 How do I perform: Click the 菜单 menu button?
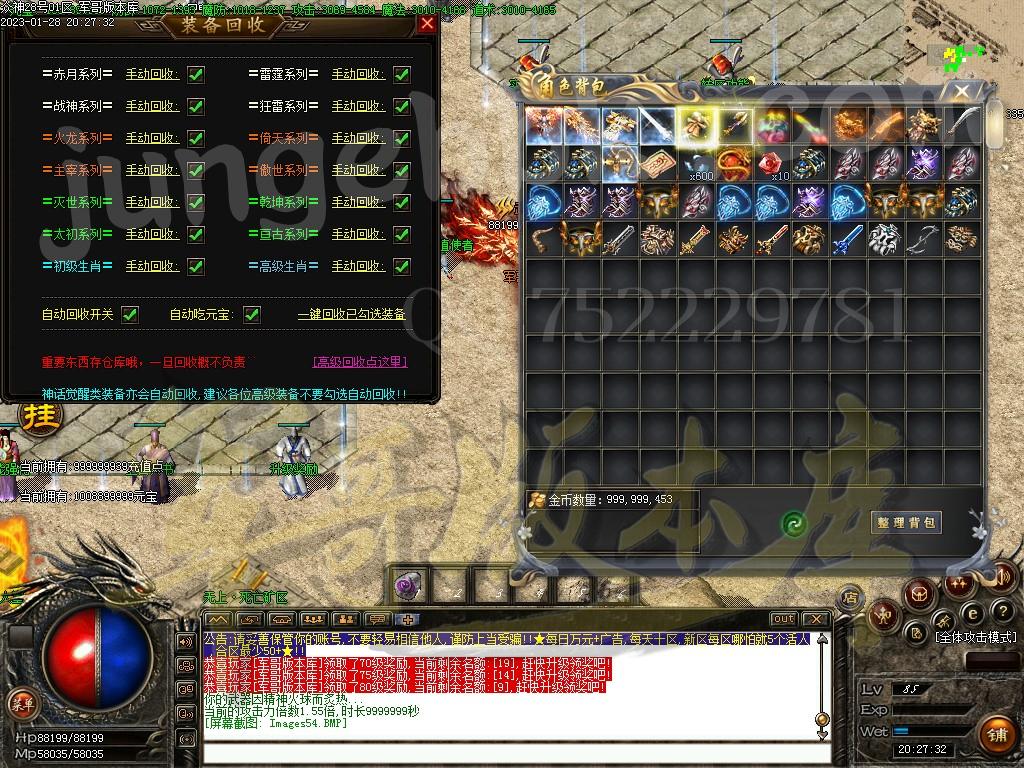coord(22,703)
